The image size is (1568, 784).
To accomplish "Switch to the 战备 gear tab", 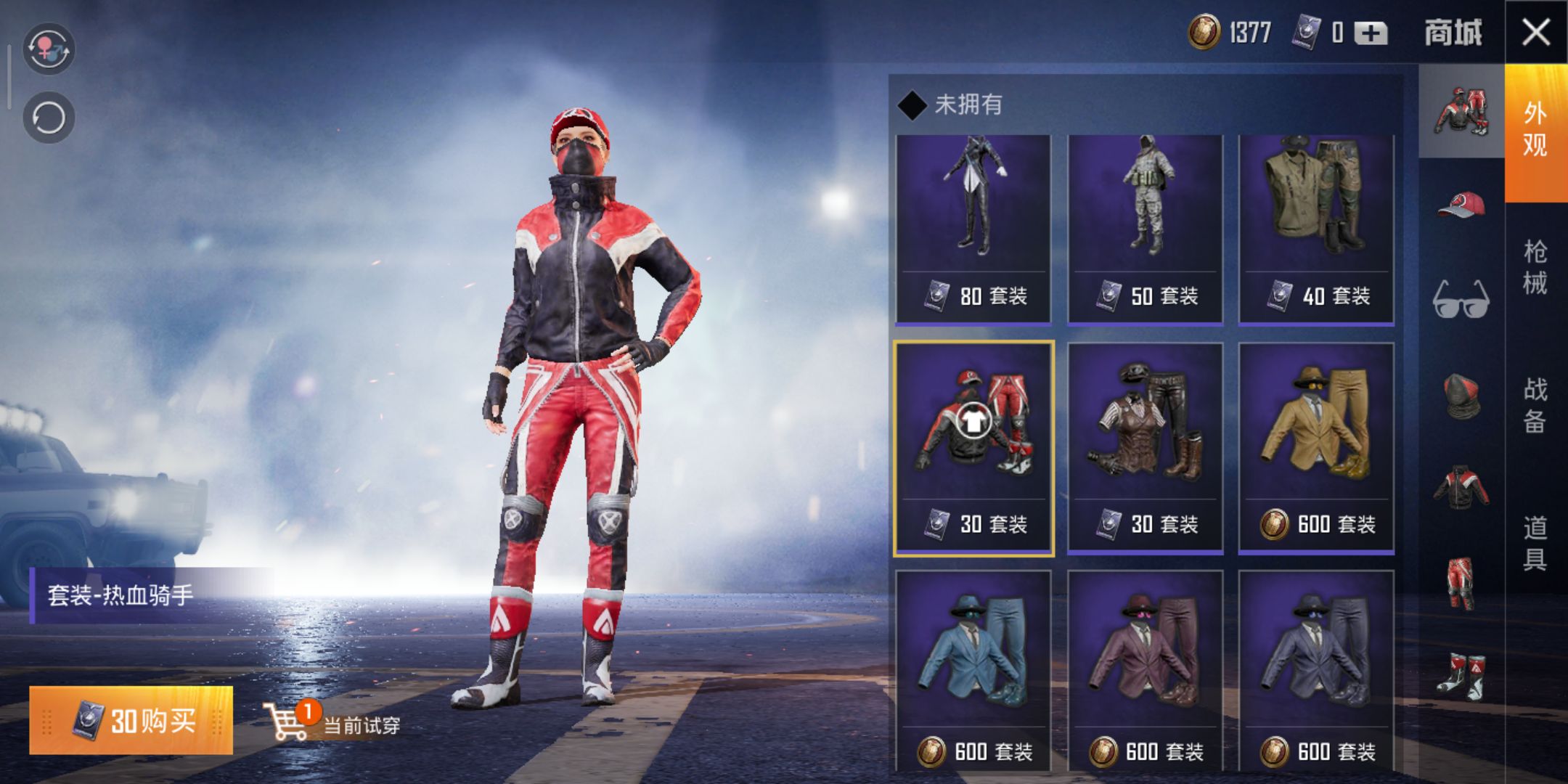I will 1535,405.
